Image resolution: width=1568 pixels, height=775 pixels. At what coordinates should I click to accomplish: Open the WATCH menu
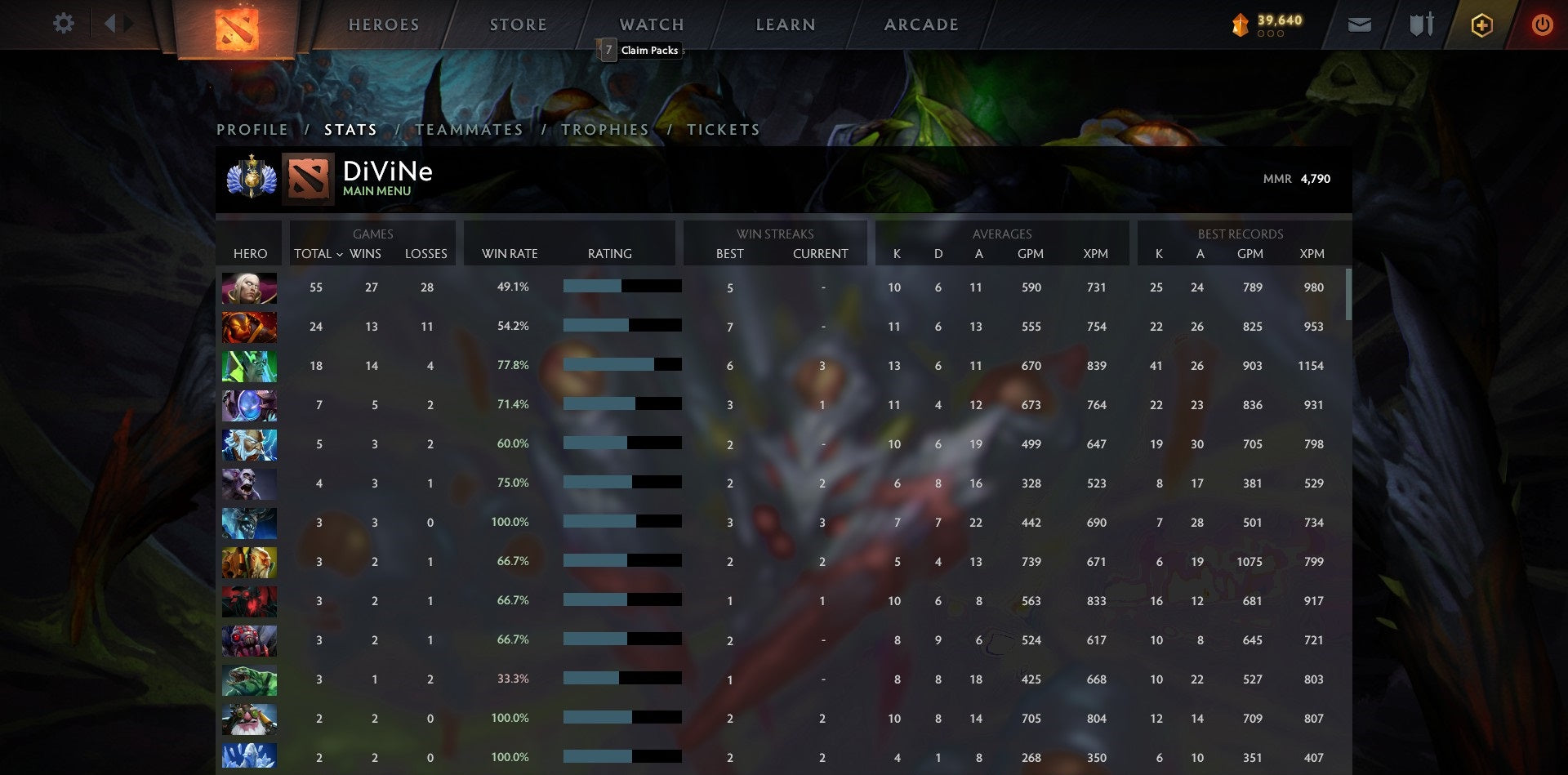tap(651, 24)
